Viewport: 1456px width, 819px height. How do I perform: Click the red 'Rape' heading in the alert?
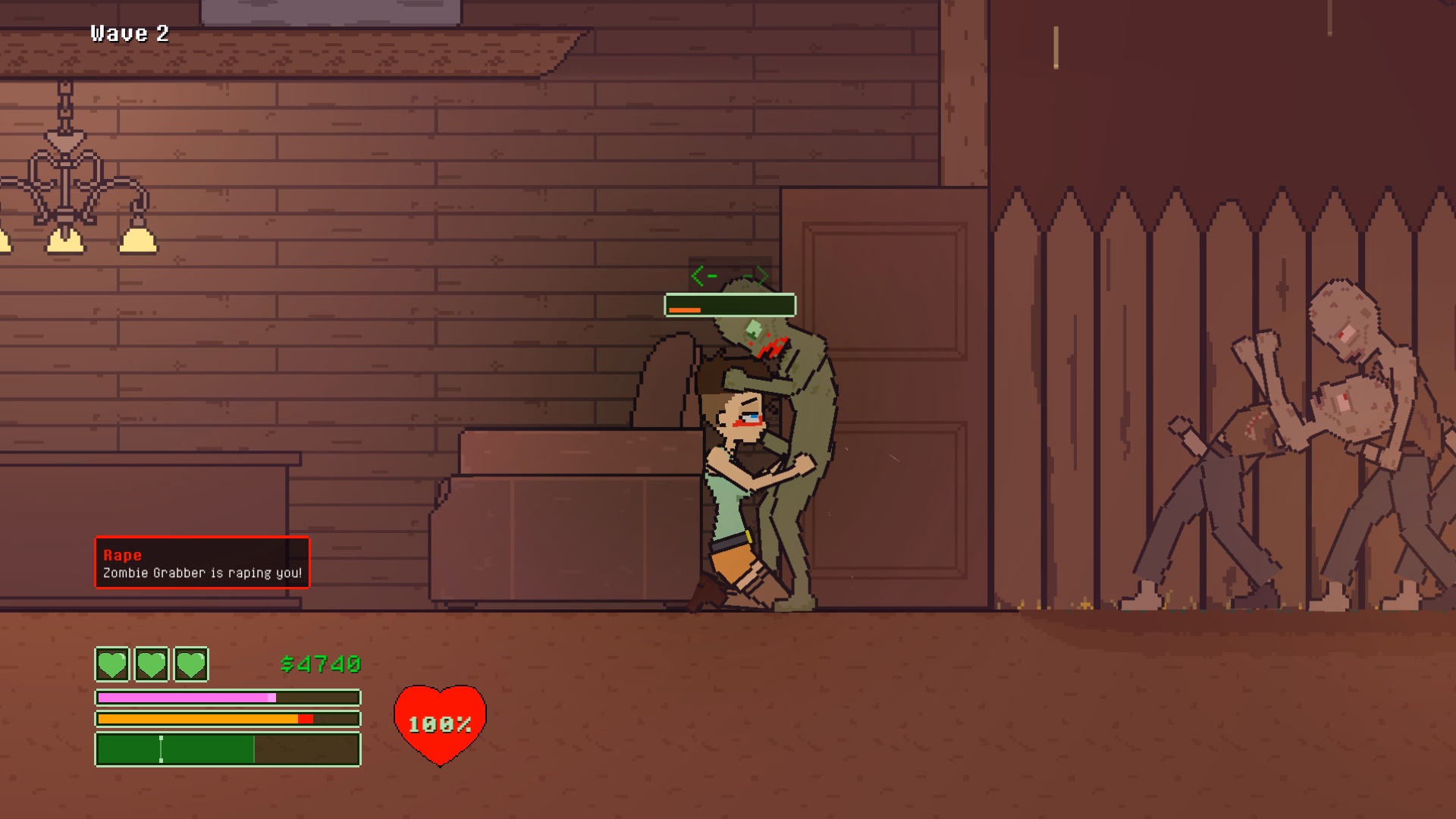[x=121, y=554]
